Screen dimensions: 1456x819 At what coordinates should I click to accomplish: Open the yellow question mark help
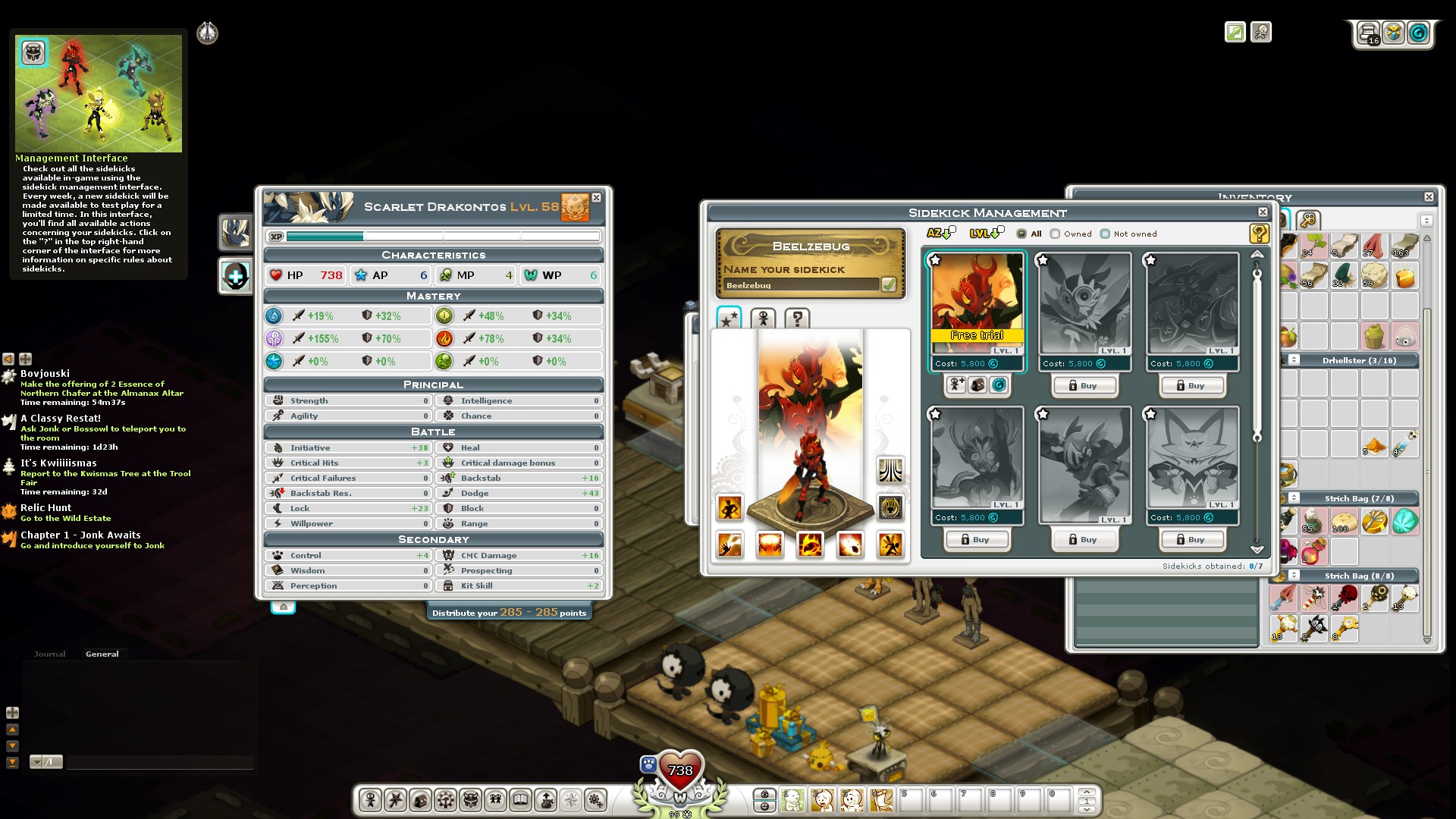pos(1259,234)
